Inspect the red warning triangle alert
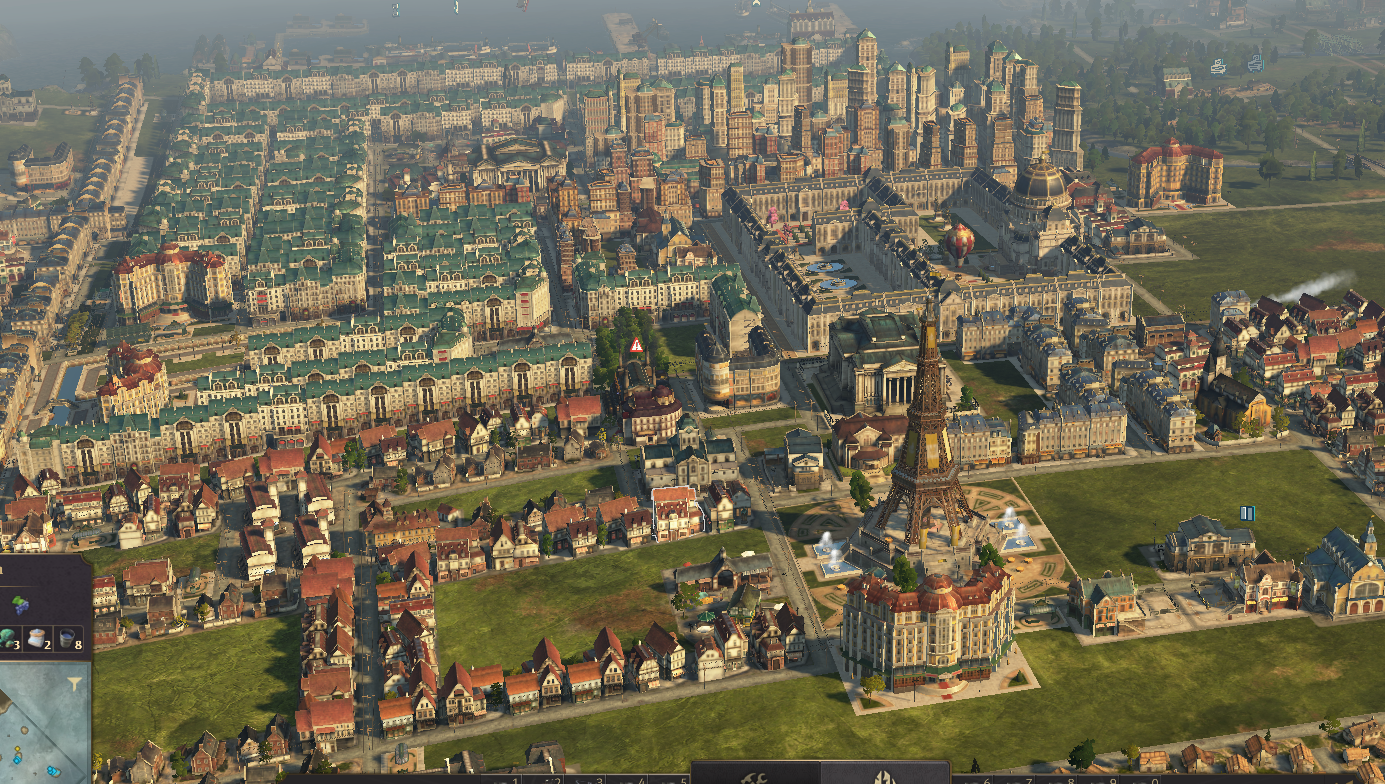Screen dimensions: 1385x784 635,345
